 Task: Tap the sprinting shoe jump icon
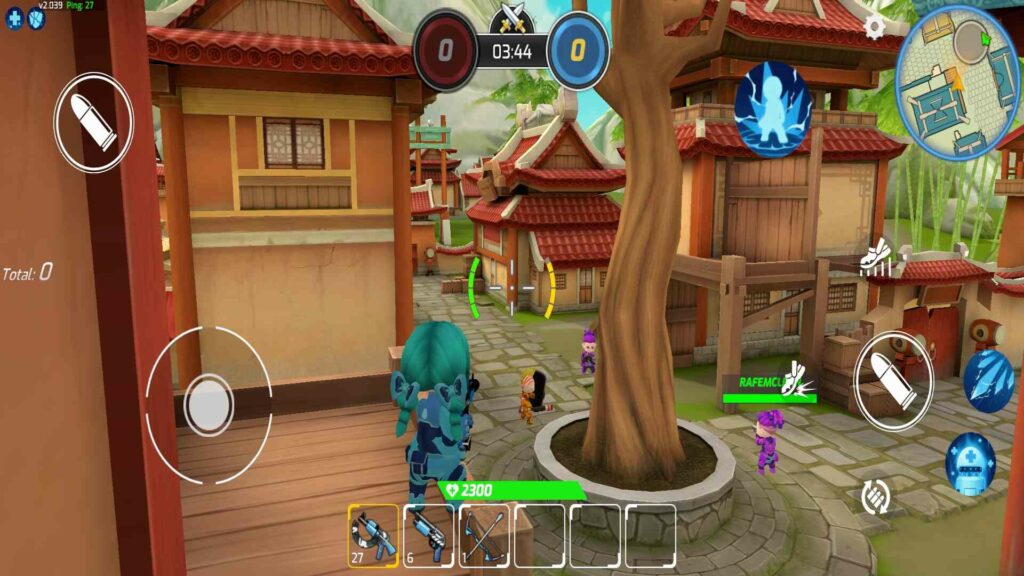tap(876, 256)
